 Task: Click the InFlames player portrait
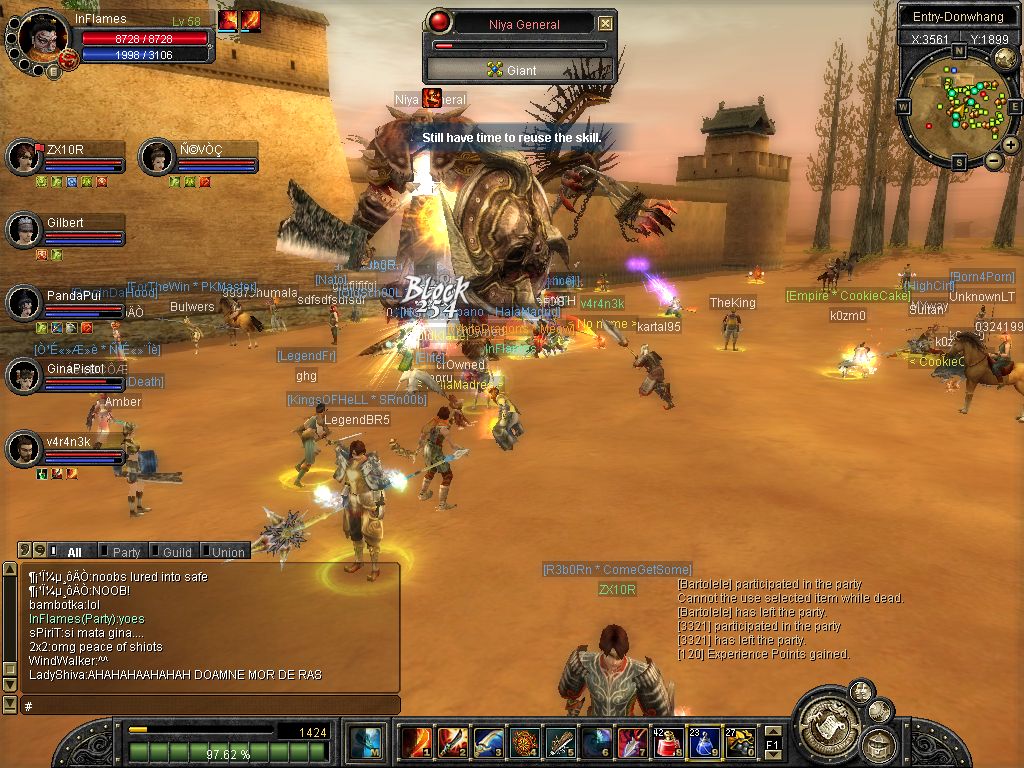[42, 38]
